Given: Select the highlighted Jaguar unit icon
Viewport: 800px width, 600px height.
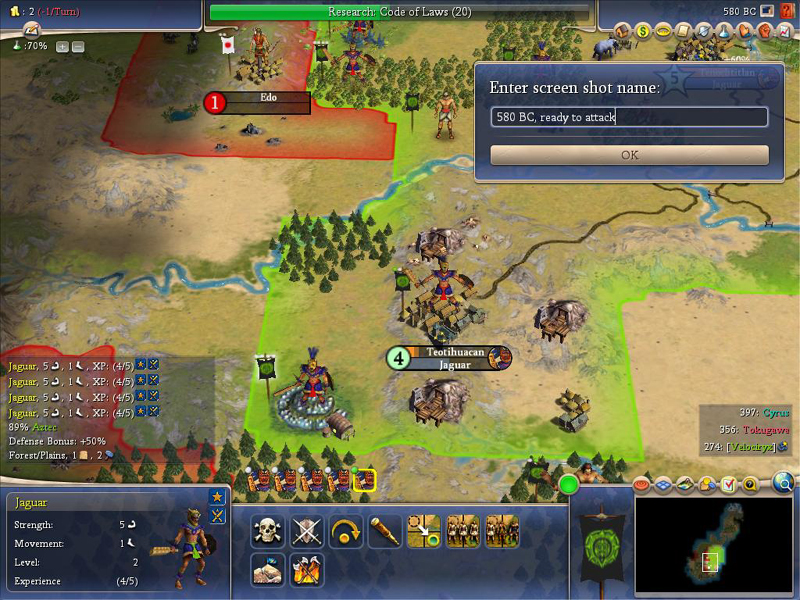Looking at the screenshot, I should tap(364, 481).
